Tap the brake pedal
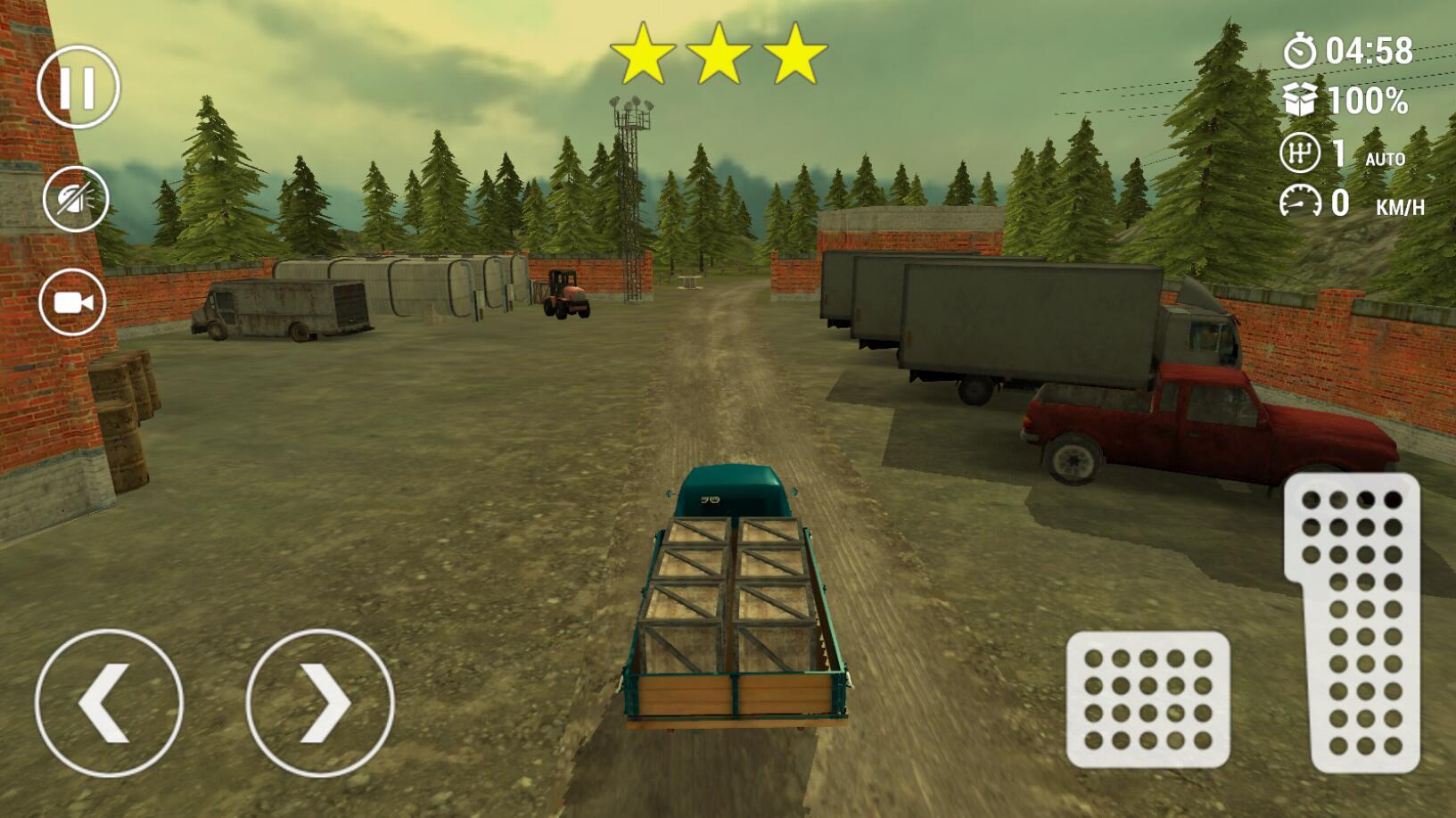Viewport: 1456px width, 818px height. coord(1148,699)
